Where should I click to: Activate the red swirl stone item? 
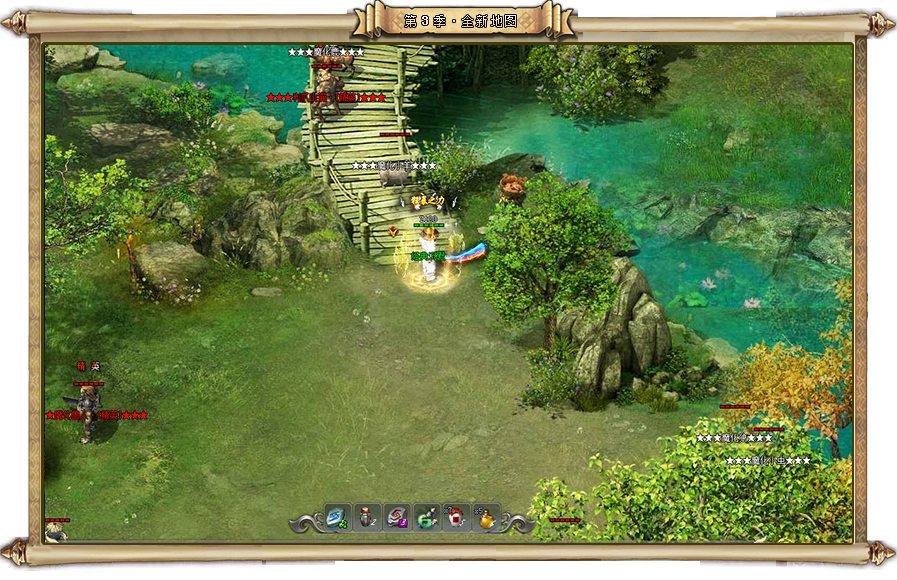click(397, 517)
